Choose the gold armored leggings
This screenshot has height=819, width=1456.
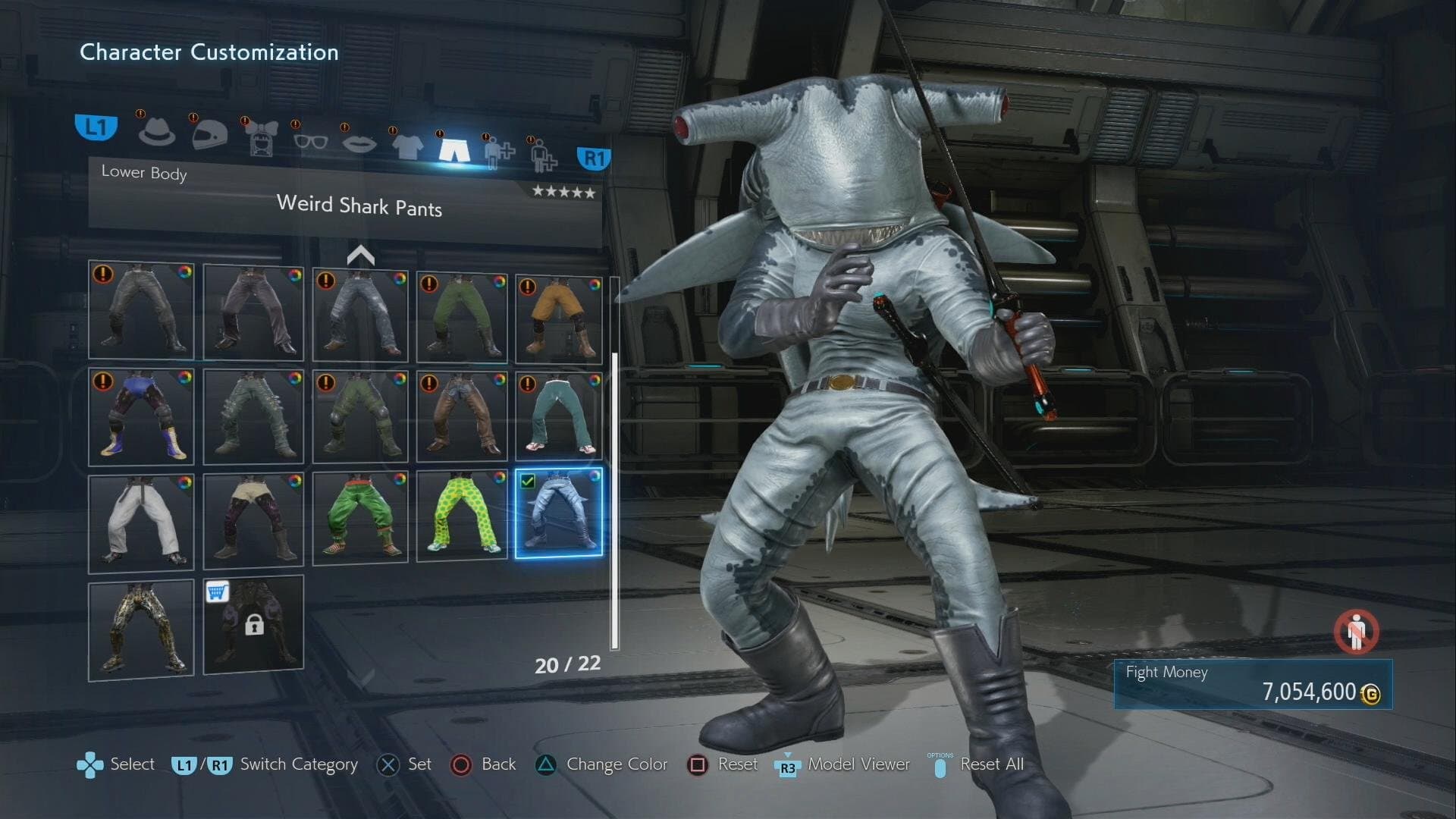(141, 629)
